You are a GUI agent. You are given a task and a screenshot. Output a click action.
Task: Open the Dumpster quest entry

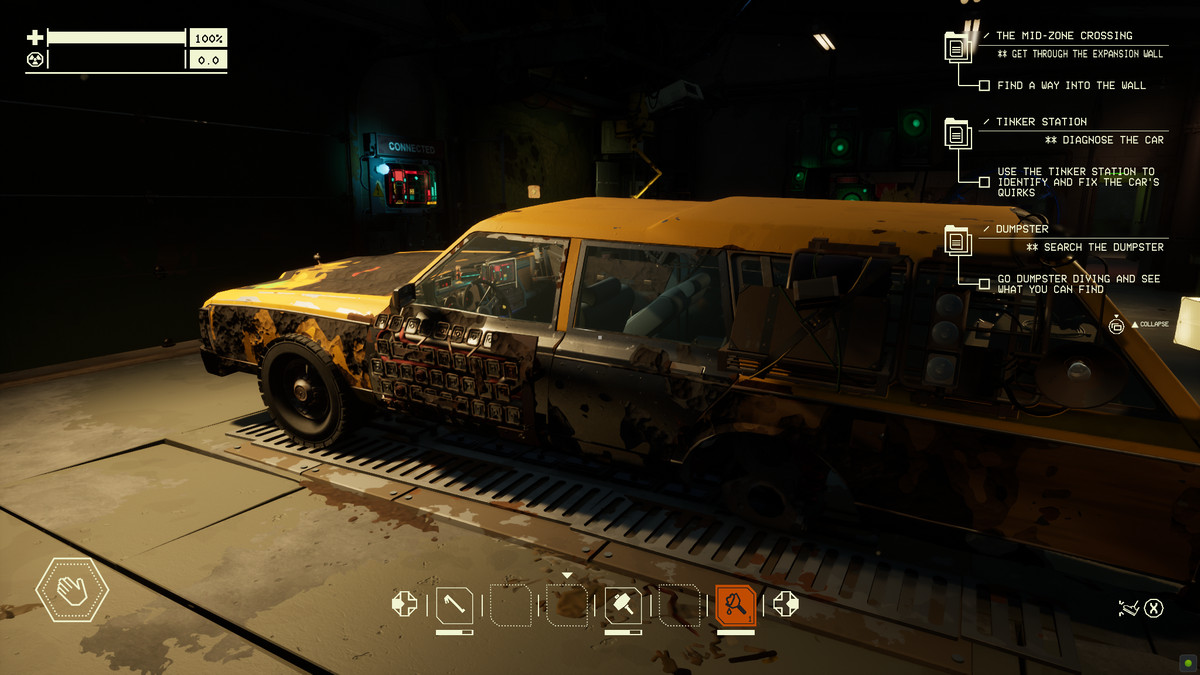tap(1022, 229)
